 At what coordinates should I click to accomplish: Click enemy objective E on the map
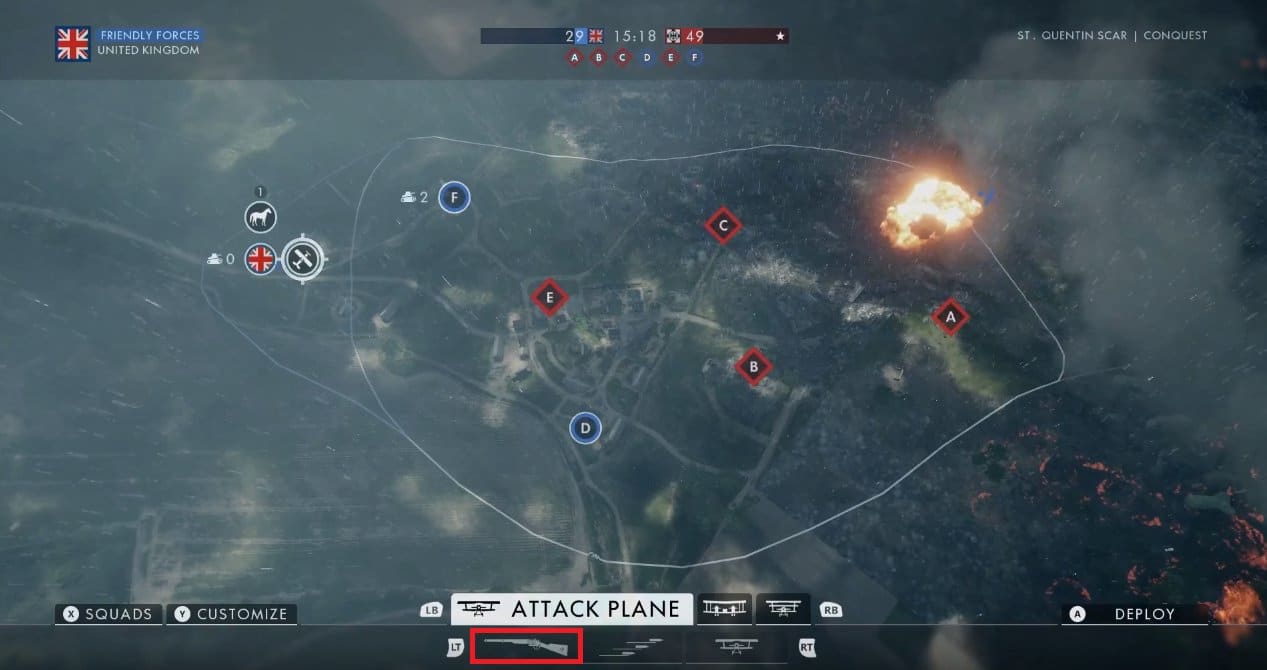548,297
